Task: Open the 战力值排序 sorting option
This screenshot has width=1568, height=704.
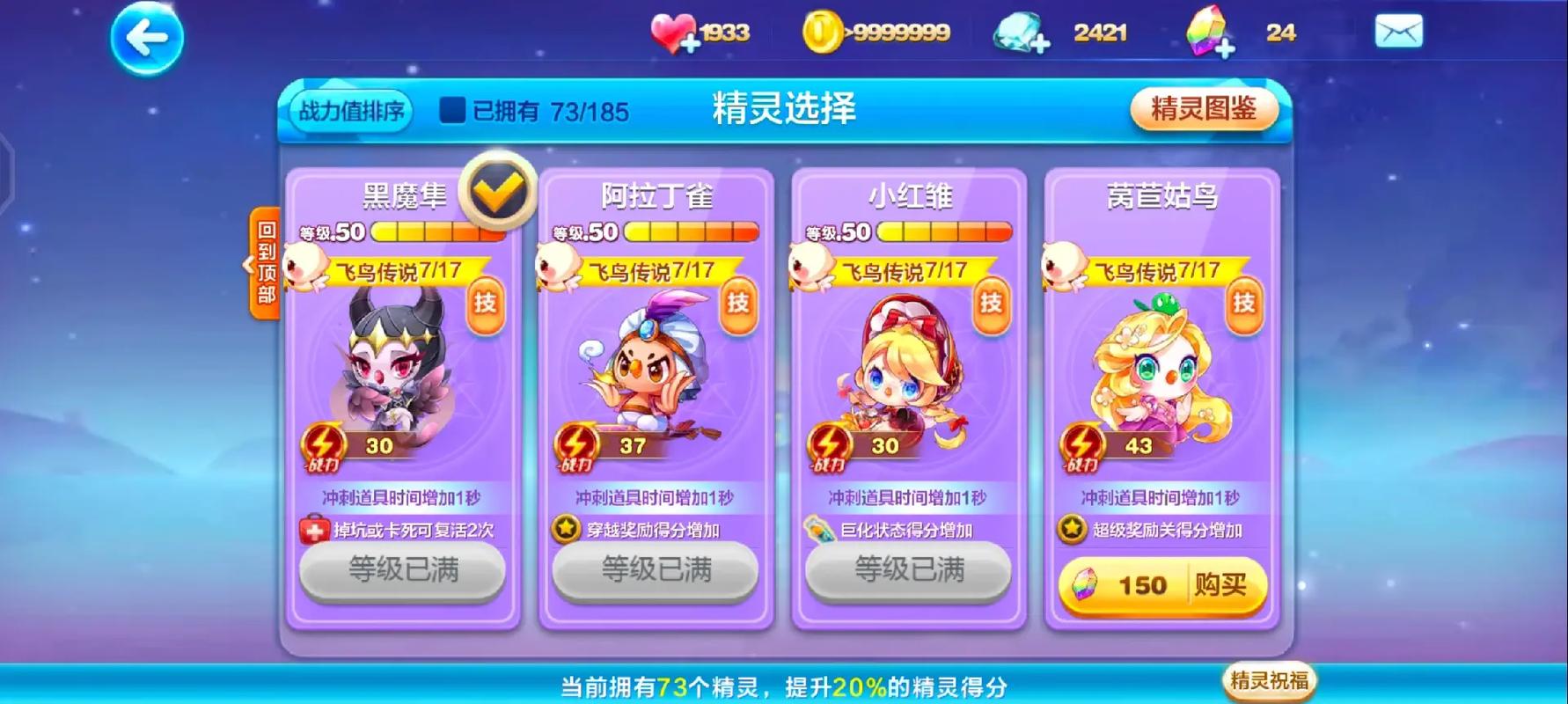Action: [x=350, y=111]
